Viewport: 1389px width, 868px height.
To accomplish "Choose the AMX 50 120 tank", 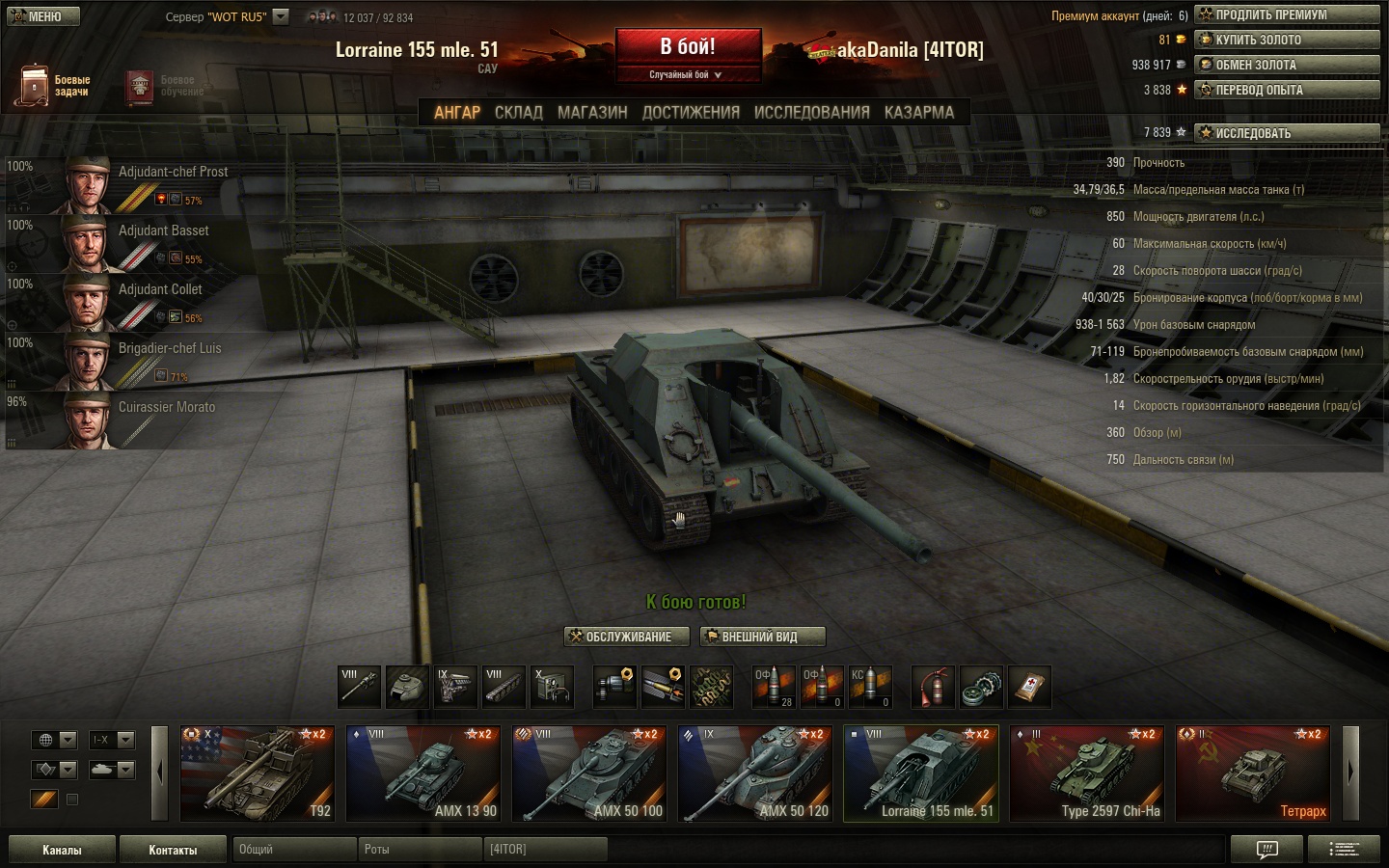I will click(755, 773).
